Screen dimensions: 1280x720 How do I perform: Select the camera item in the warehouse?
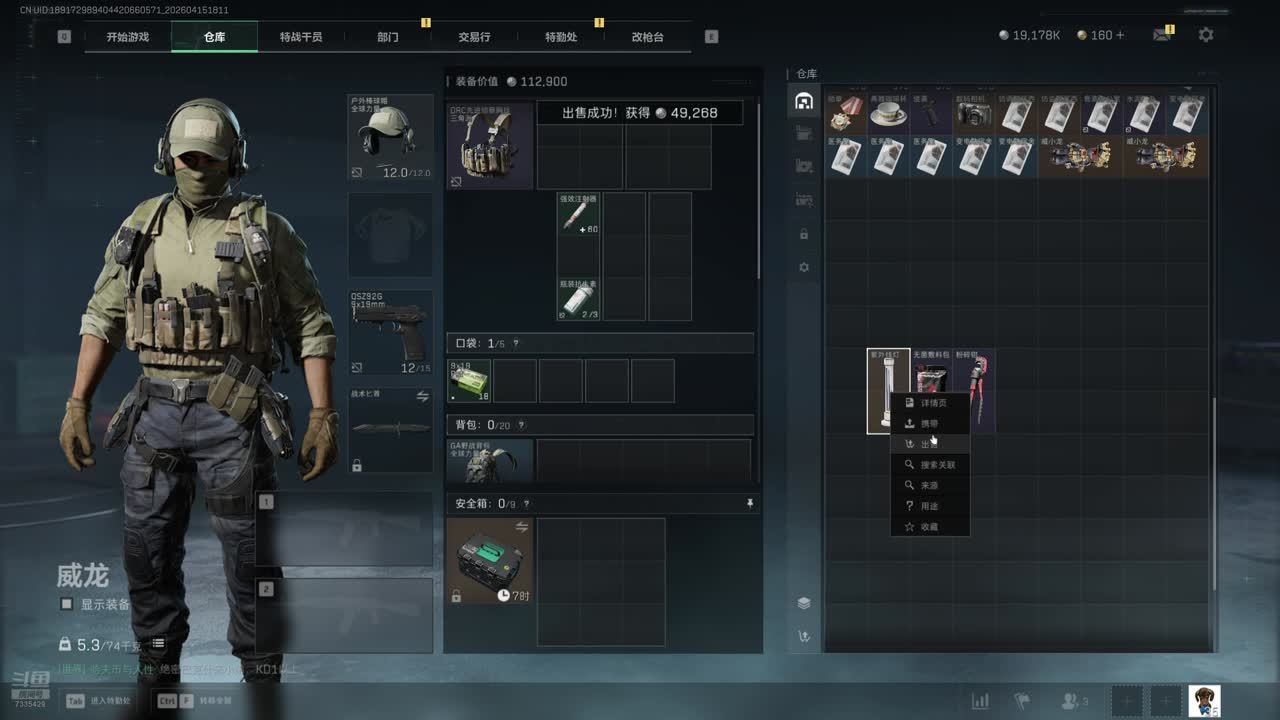click(x=973, y=115)
